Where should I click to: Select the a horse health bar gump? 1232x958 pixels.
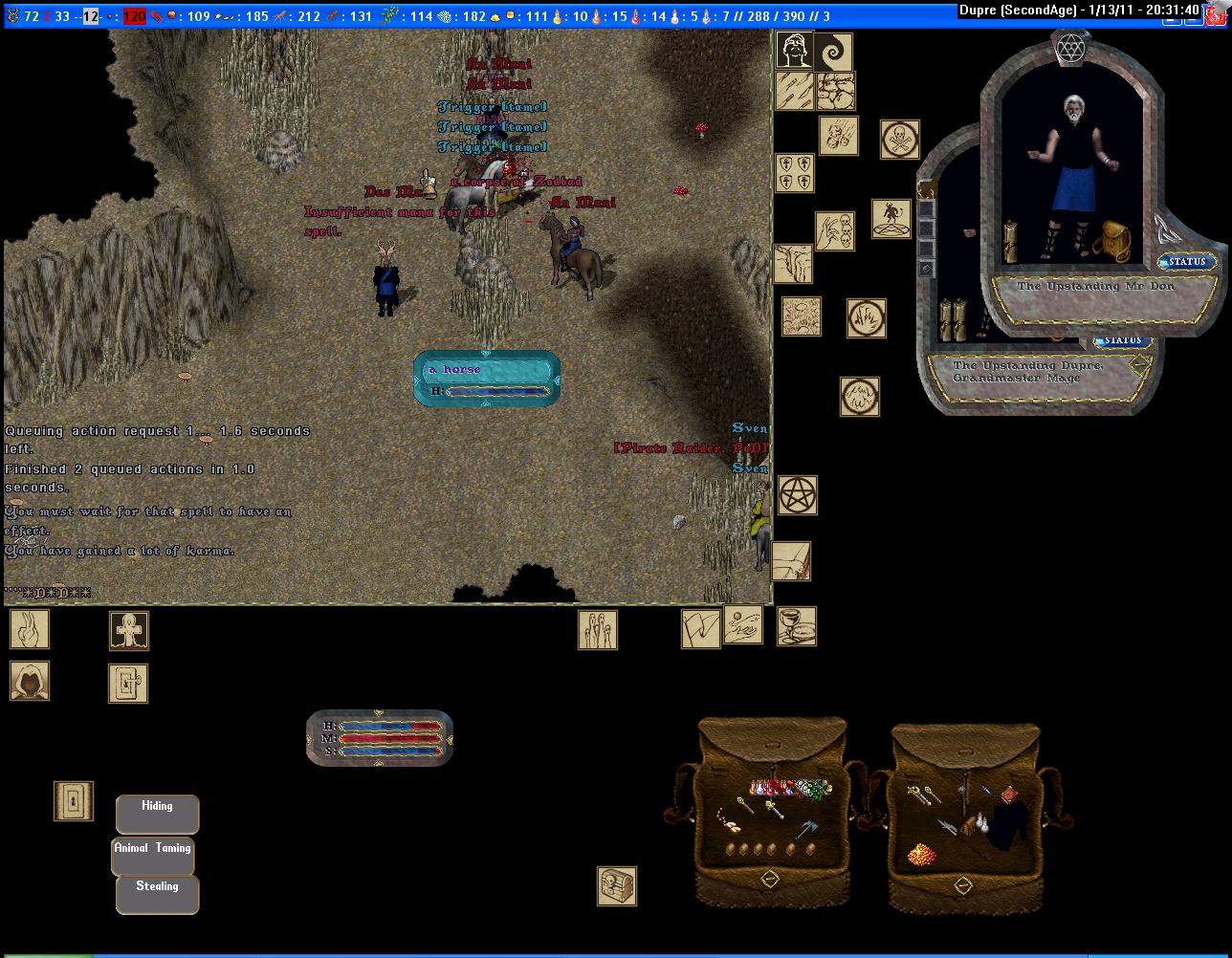pos(487,379)
